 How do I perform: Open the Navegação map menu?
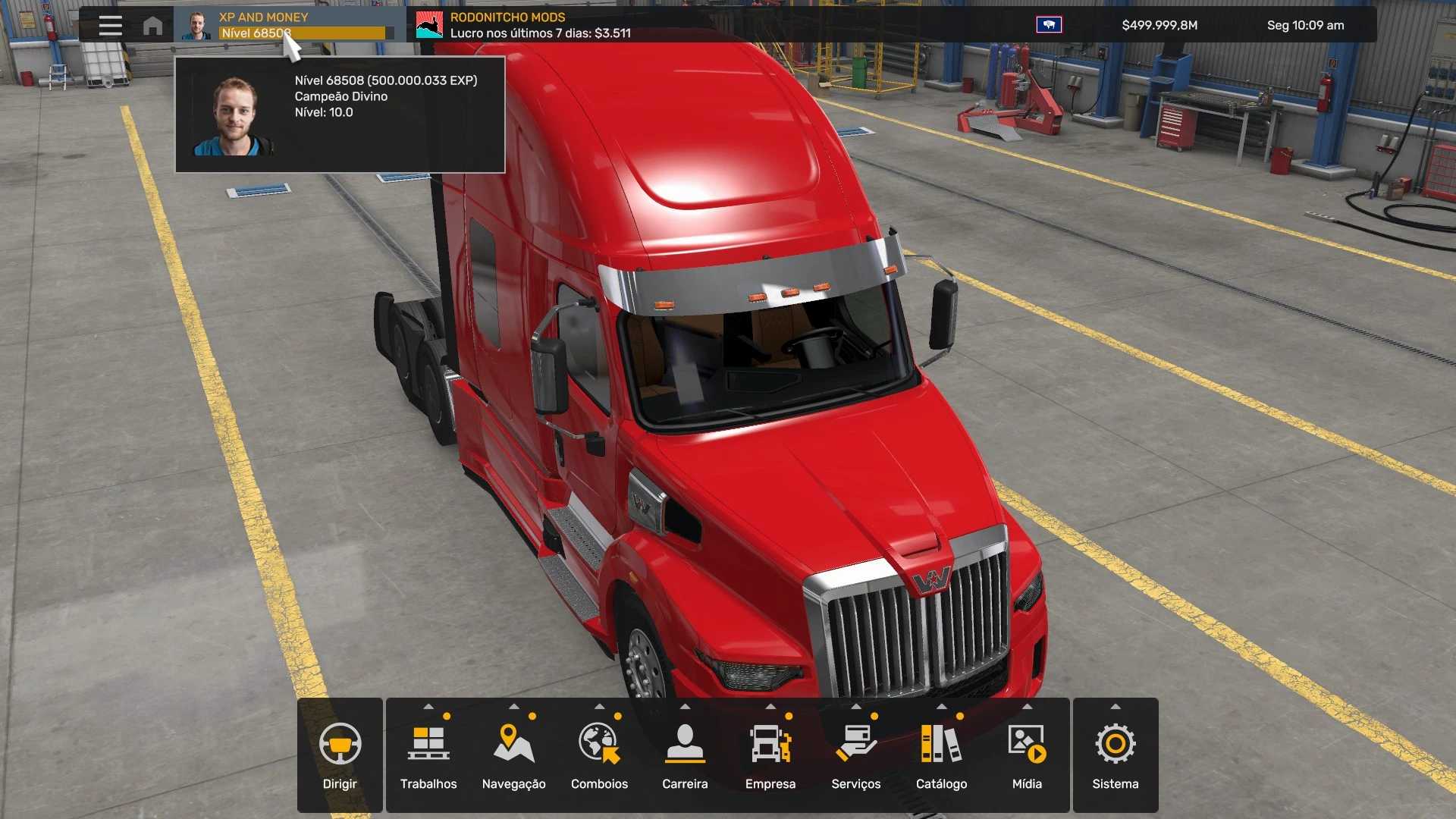[x=513, y=755]
